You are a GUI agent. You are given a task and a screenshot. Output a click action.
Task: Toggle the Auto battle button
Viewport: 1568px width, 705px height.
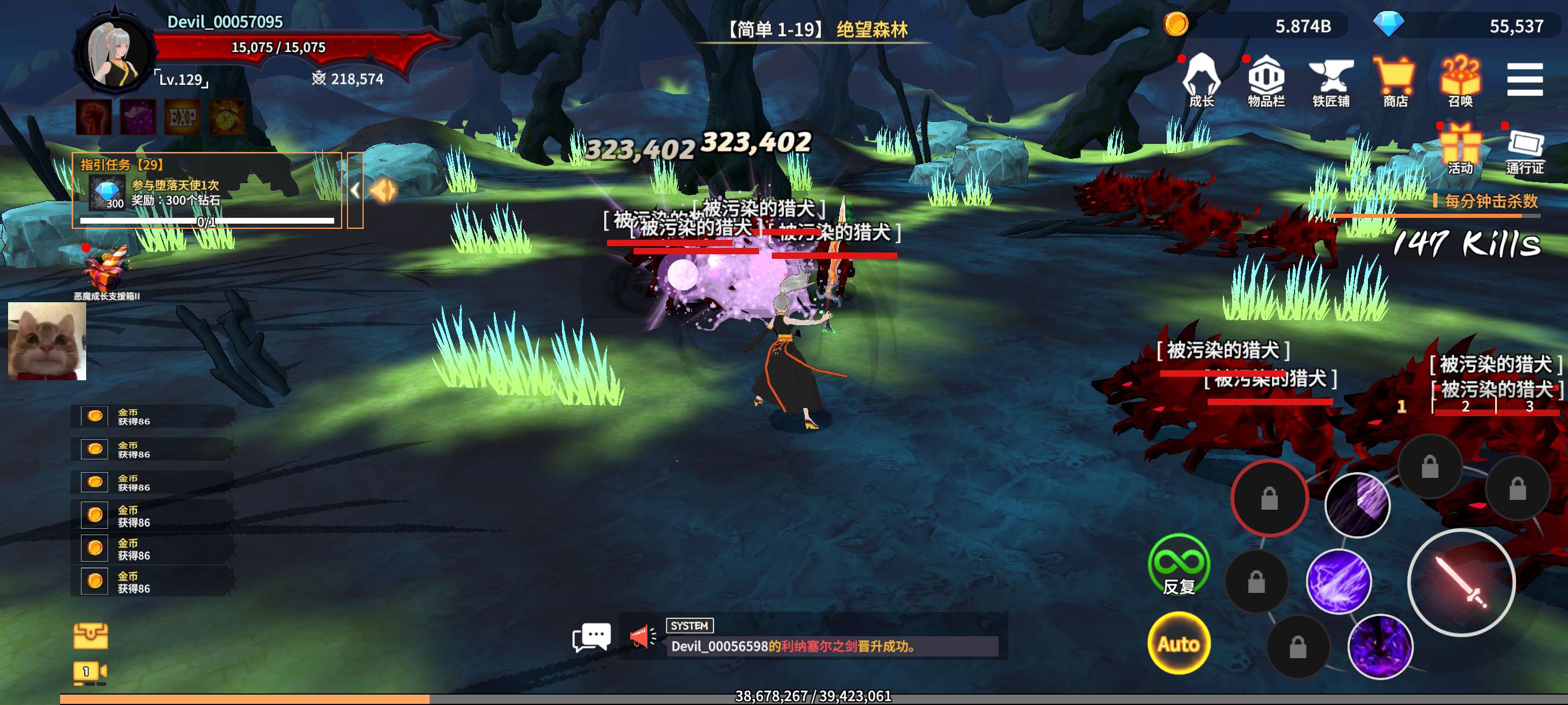click(1178, 643)
